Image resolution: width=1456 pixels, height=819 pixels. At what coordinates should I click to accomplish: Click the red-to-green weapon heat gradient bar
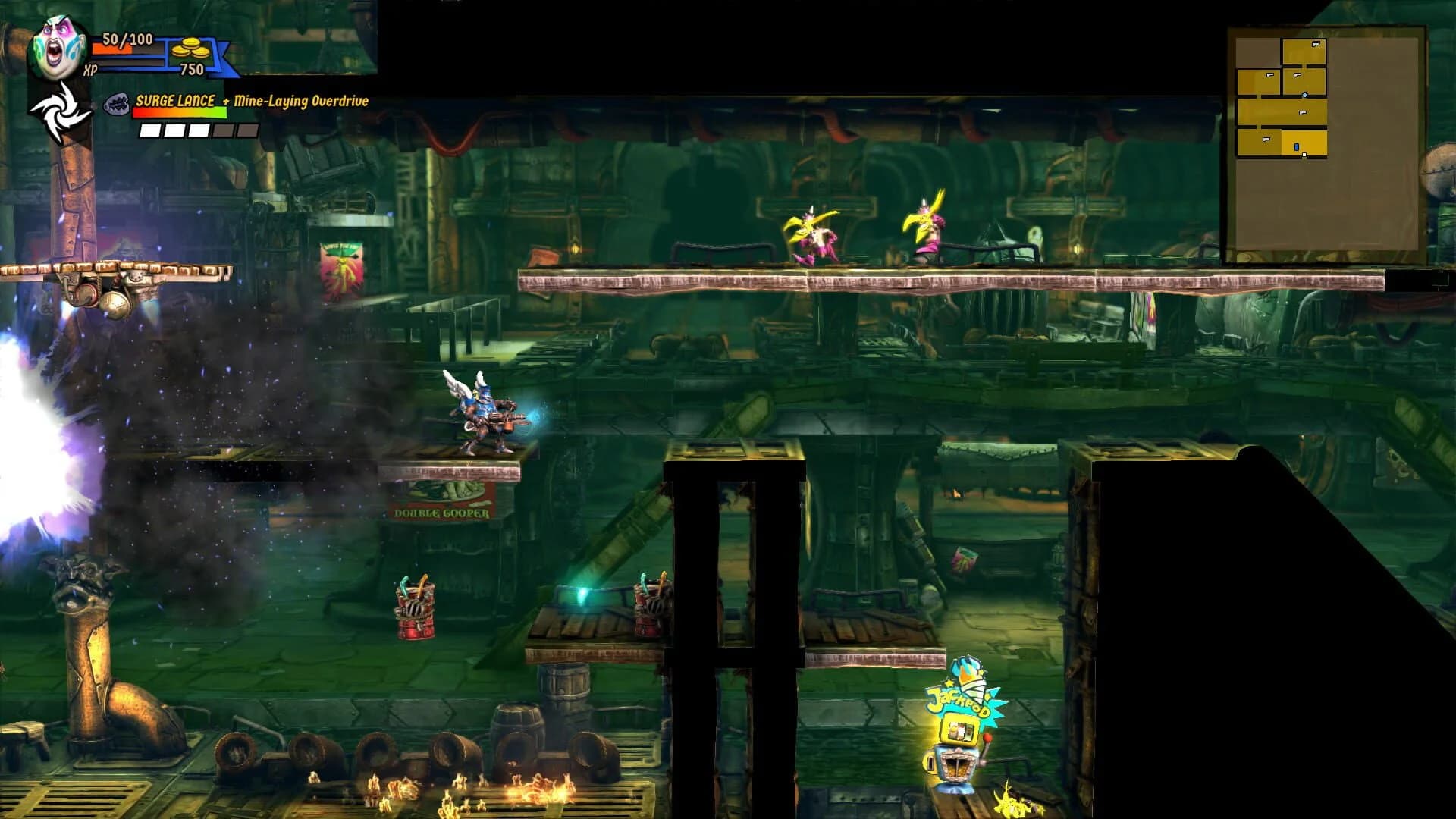coord(180,113)
